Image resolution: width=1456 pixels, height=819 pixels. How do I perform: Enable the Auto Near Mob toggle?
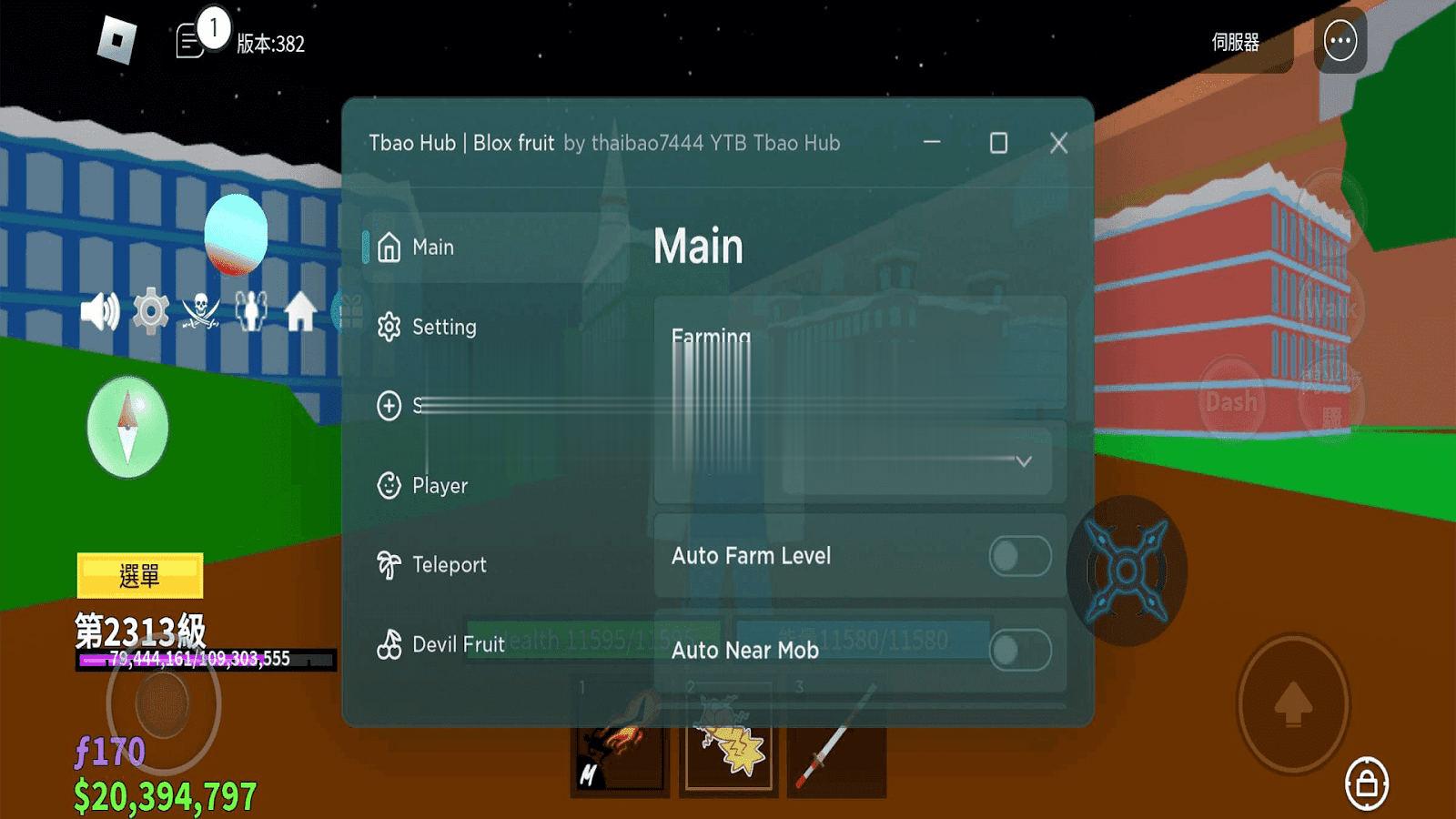pyautogui.click(x=1019, y=651)
